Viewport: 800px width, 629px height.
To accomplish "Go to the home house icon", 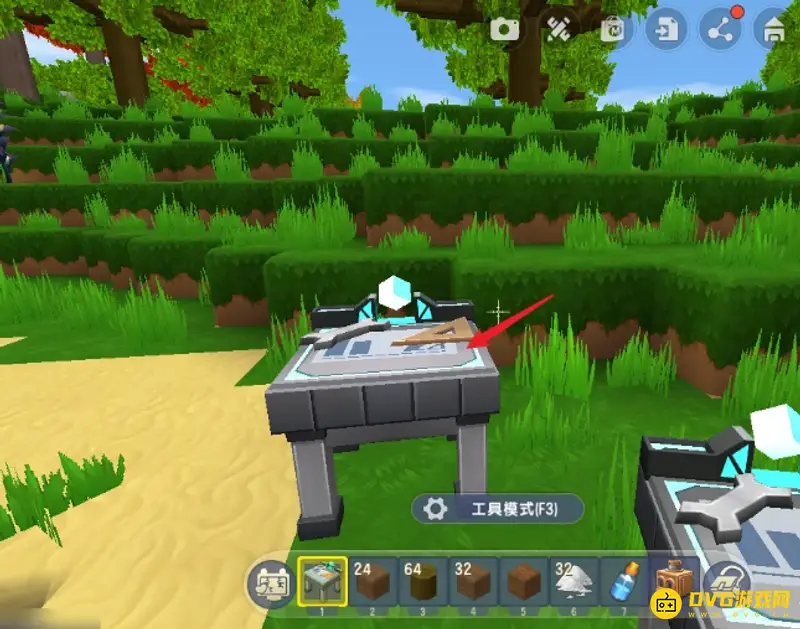I will click(773, 29).
